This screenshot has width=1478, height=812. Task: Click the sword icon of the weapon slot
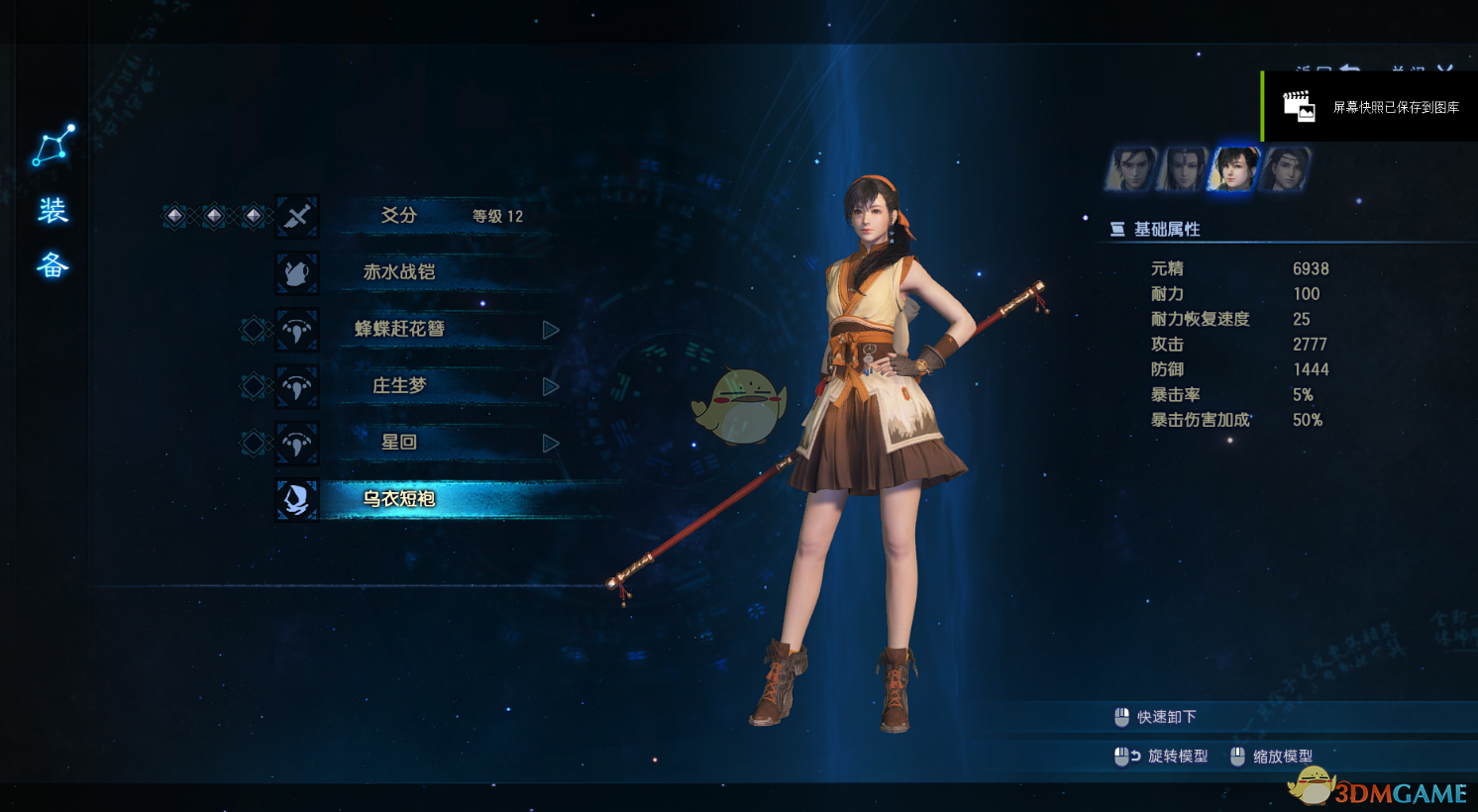[x=297, y=217]
